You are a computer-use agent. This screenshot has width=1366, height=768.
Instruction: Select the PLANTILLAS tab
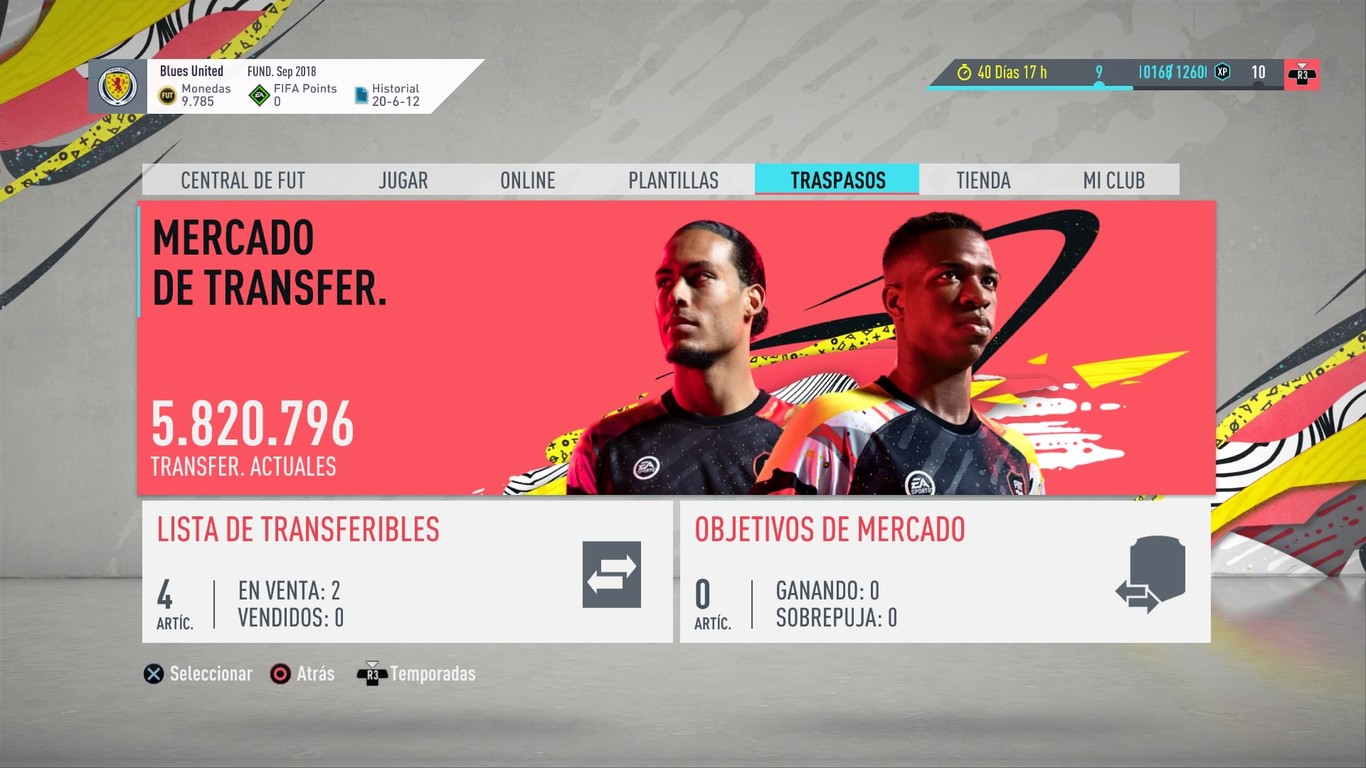click(673, 180)
